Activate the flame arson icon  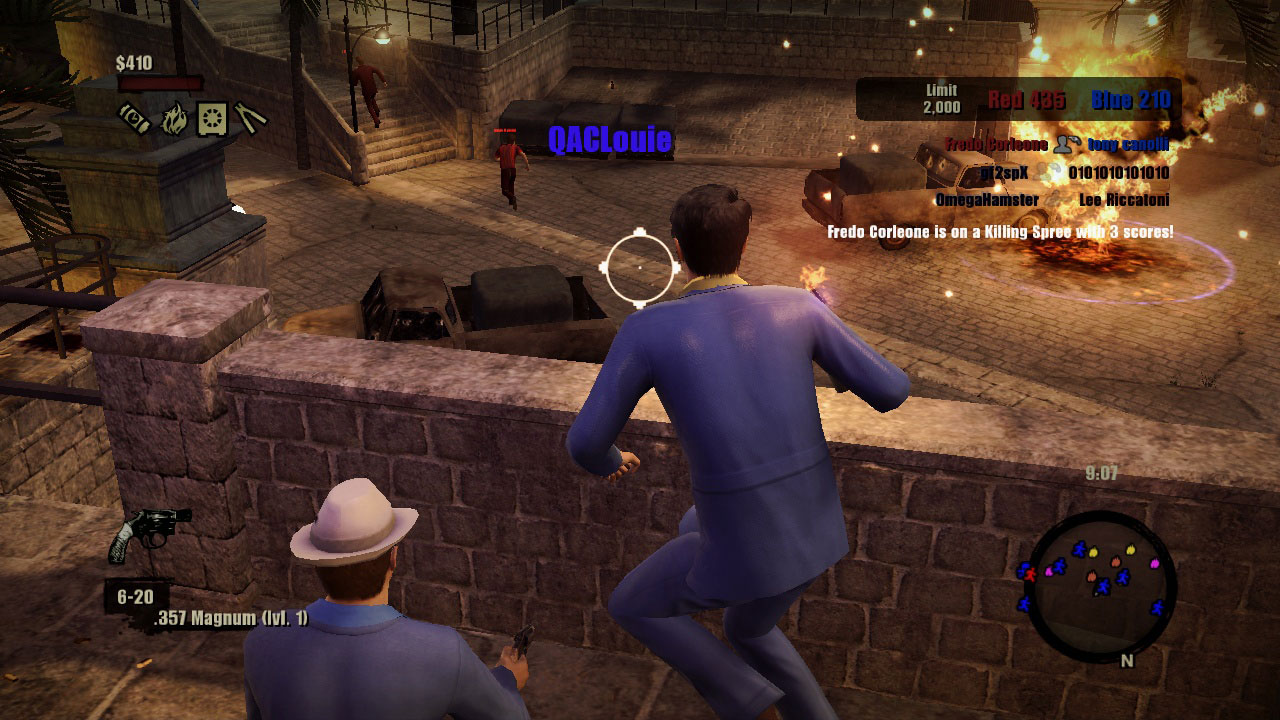click(174, 117)
